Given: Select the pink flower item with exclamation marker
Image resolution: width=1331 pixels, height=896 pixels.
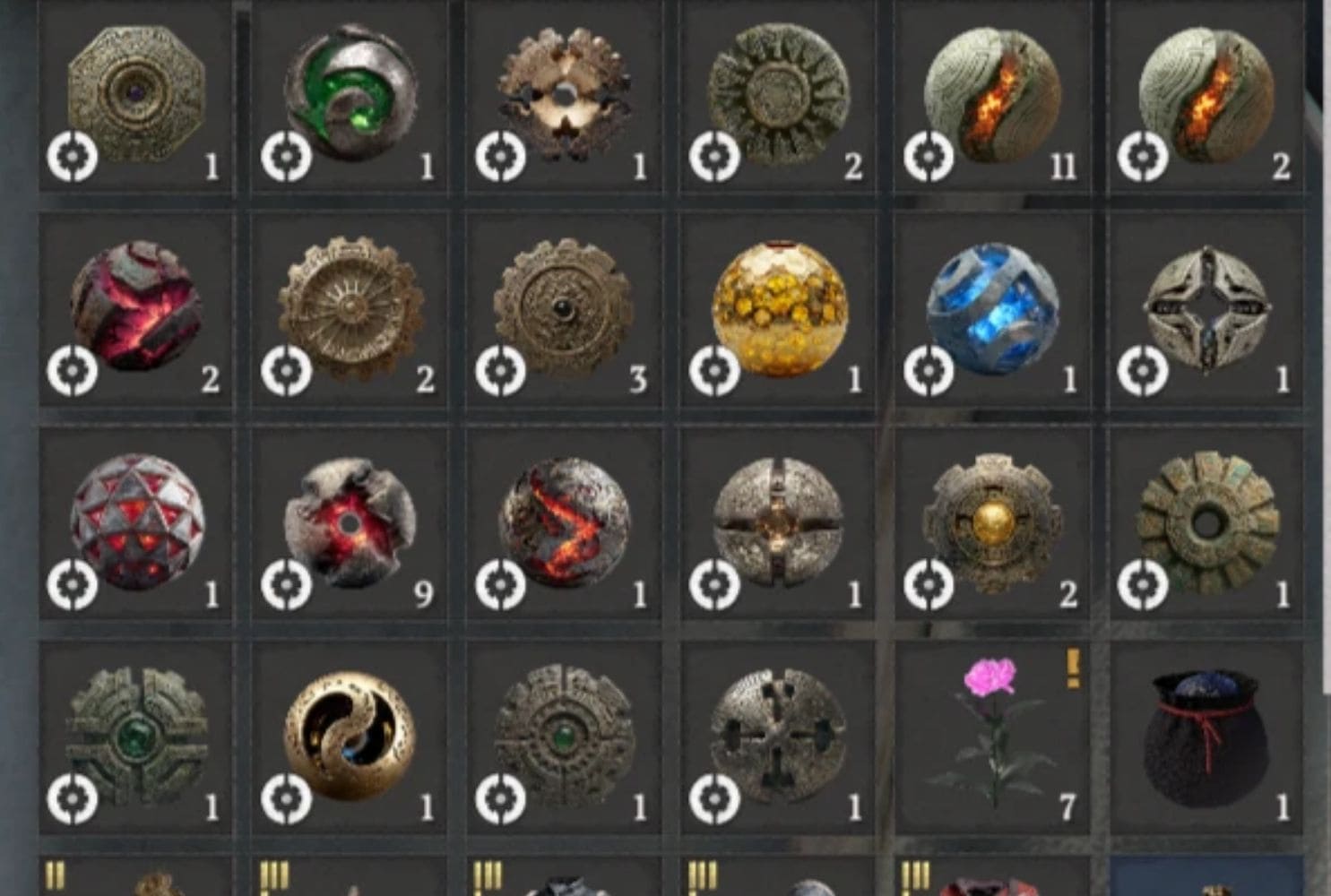Looking at the screenshot, I should 993,726.
